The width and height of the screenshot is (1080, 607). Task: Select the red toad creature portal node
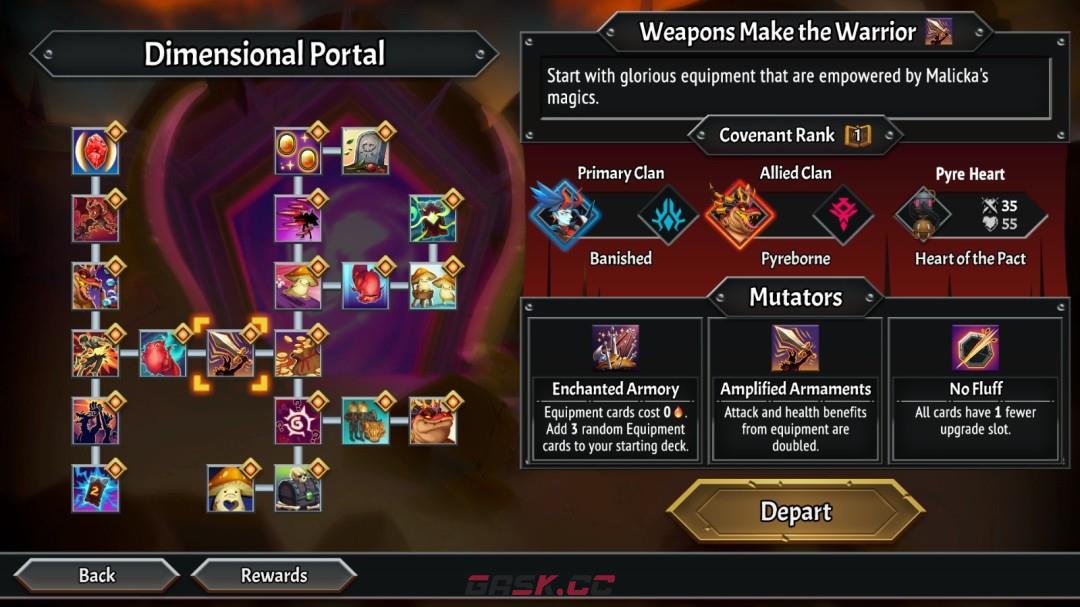coord(432,420)
